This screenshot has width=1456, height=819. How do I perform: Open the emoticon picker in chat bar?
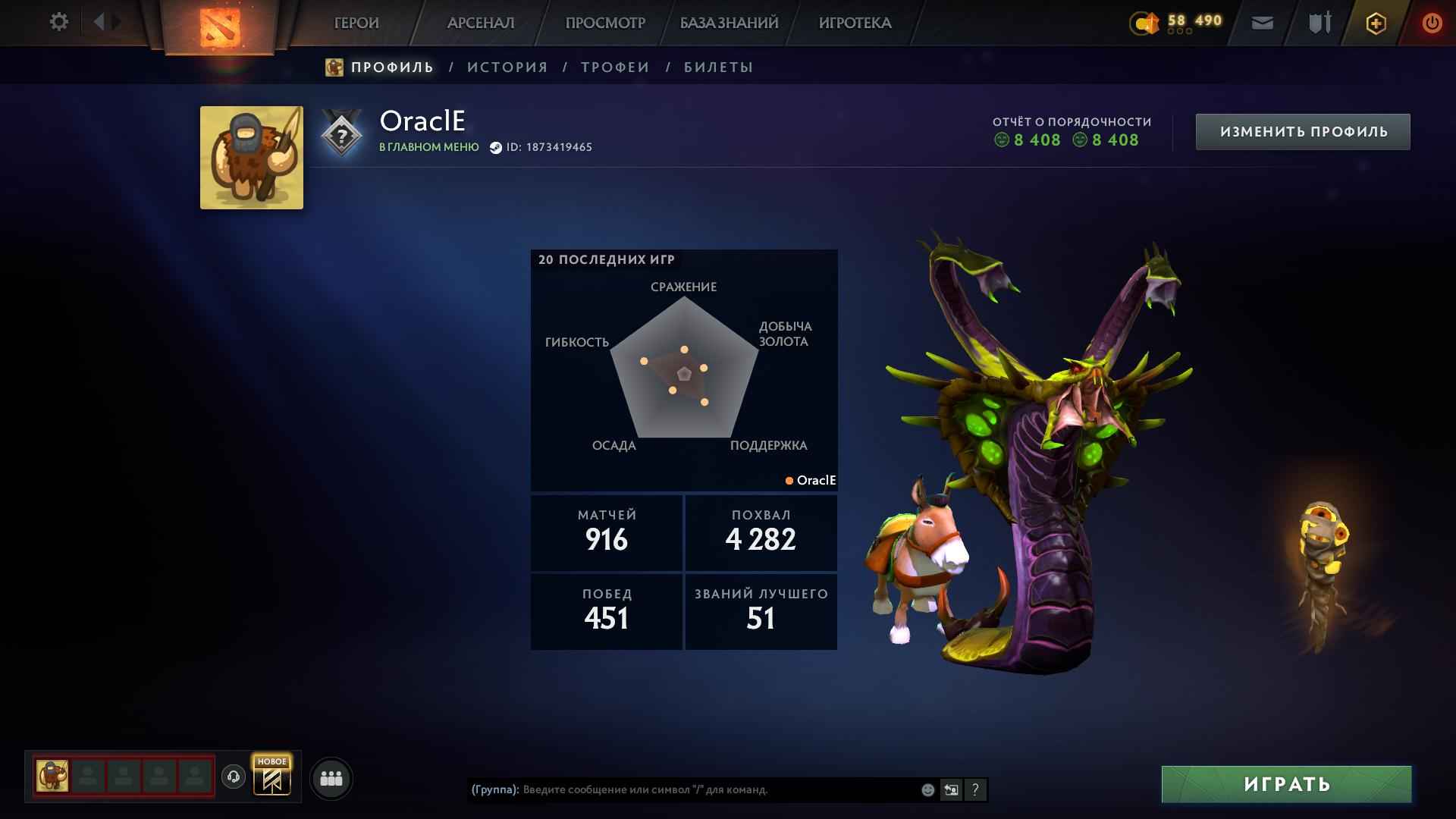pyautogui.click(x=927, y=789)
